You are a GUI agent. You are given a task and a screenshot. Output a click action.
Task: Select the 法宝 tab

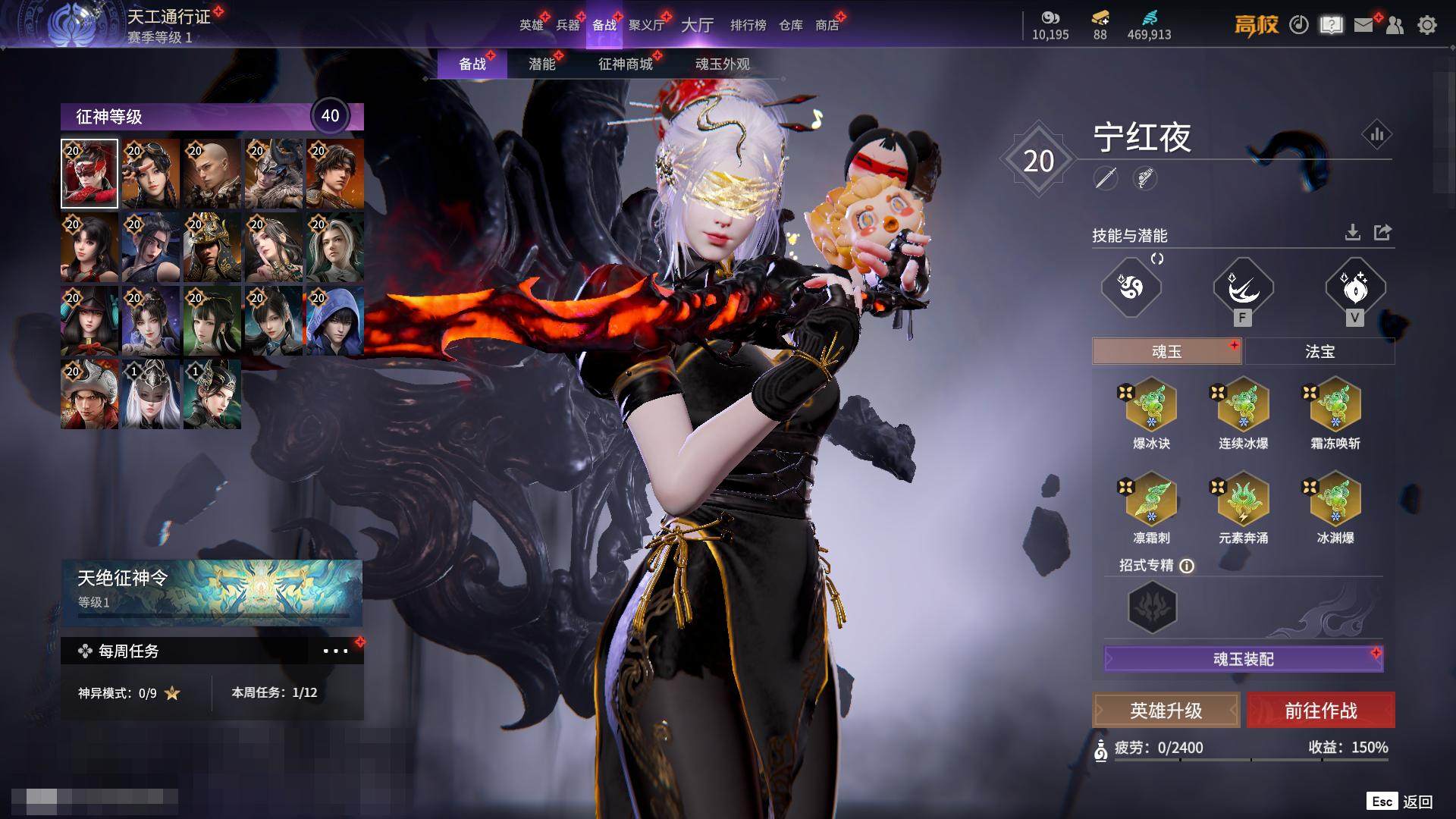coord(1319,352)
